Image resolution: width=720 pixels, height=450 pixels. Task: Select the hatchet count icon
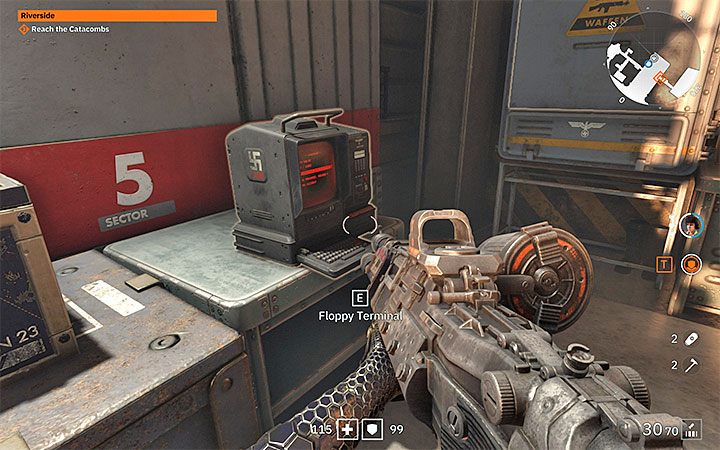[690, 366]
